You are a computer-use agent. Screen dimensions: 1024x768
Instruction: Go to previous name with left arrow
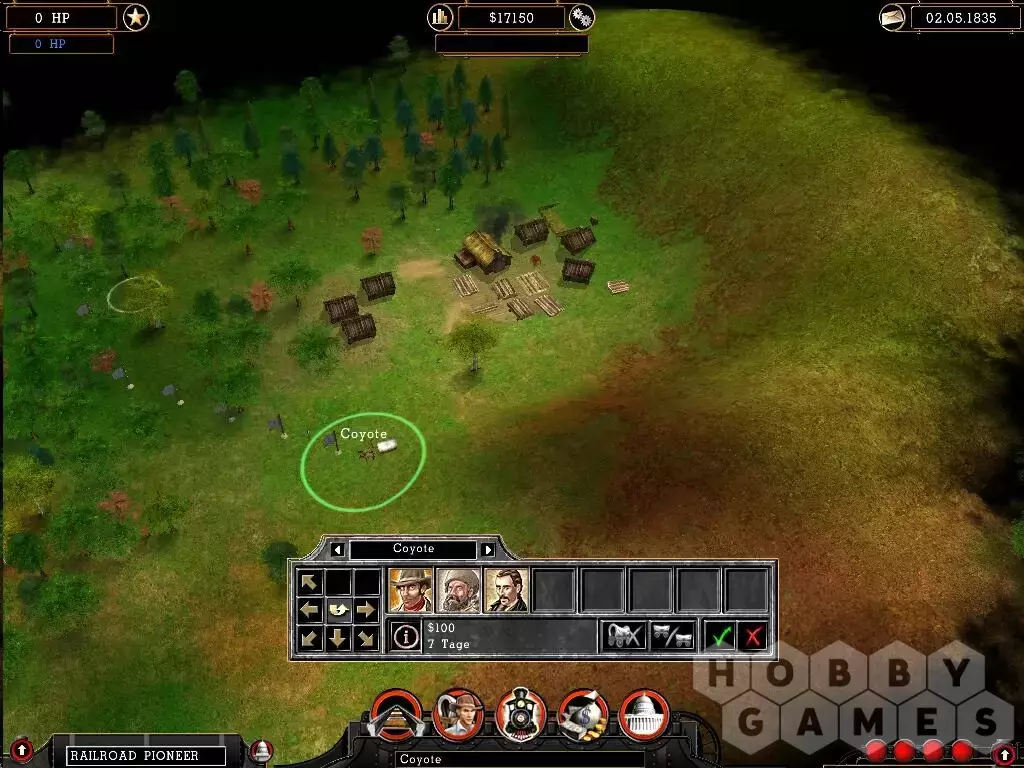338,549
